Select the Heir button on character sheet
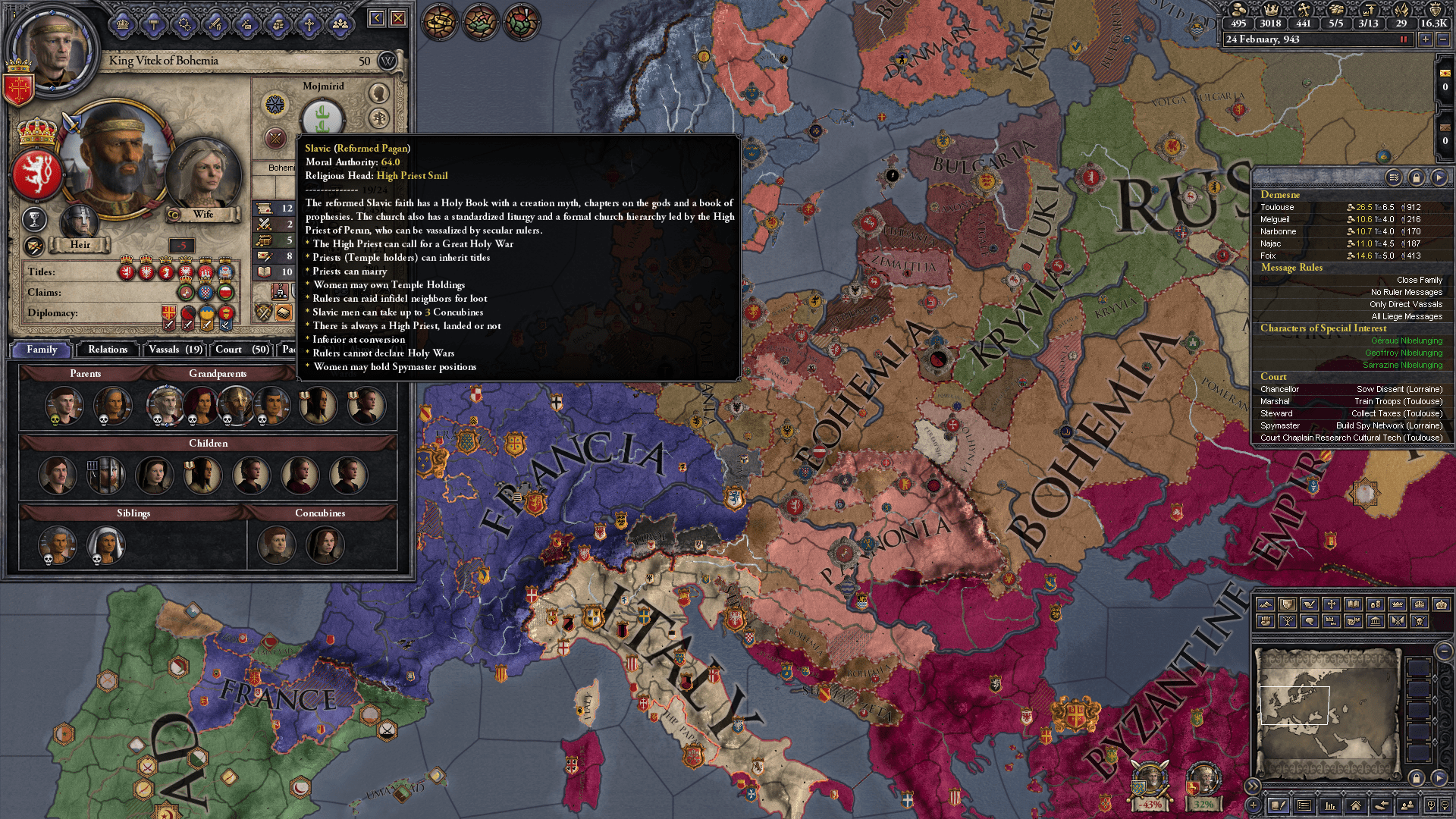 pyautogui.click(x=80, y=244)
